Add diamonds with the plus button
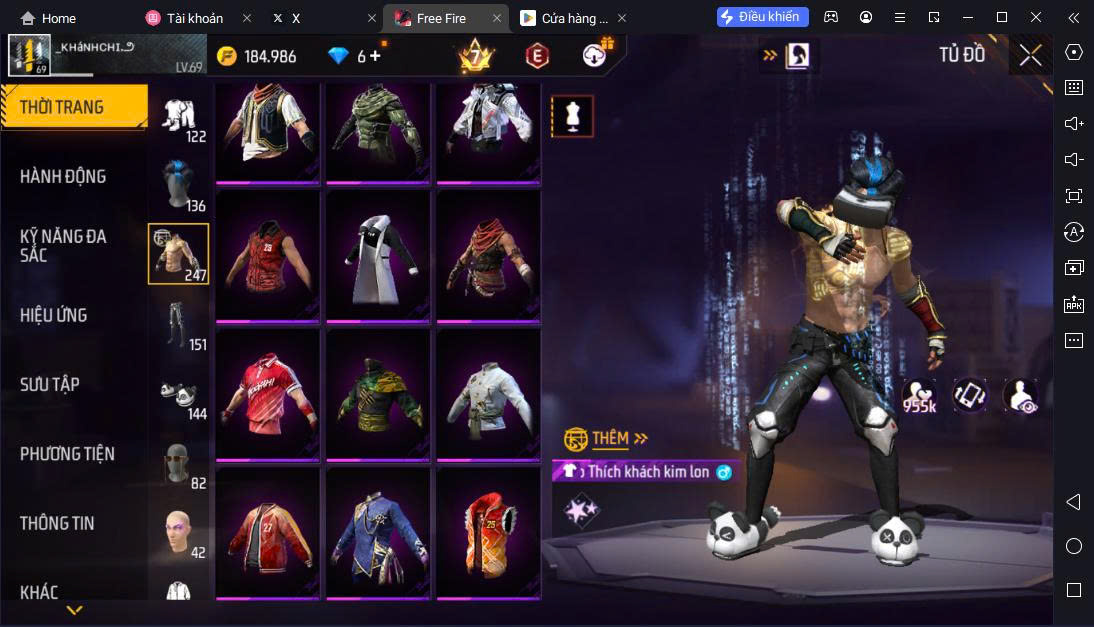This screenshot has width=1094, height=627. point(376,56)
